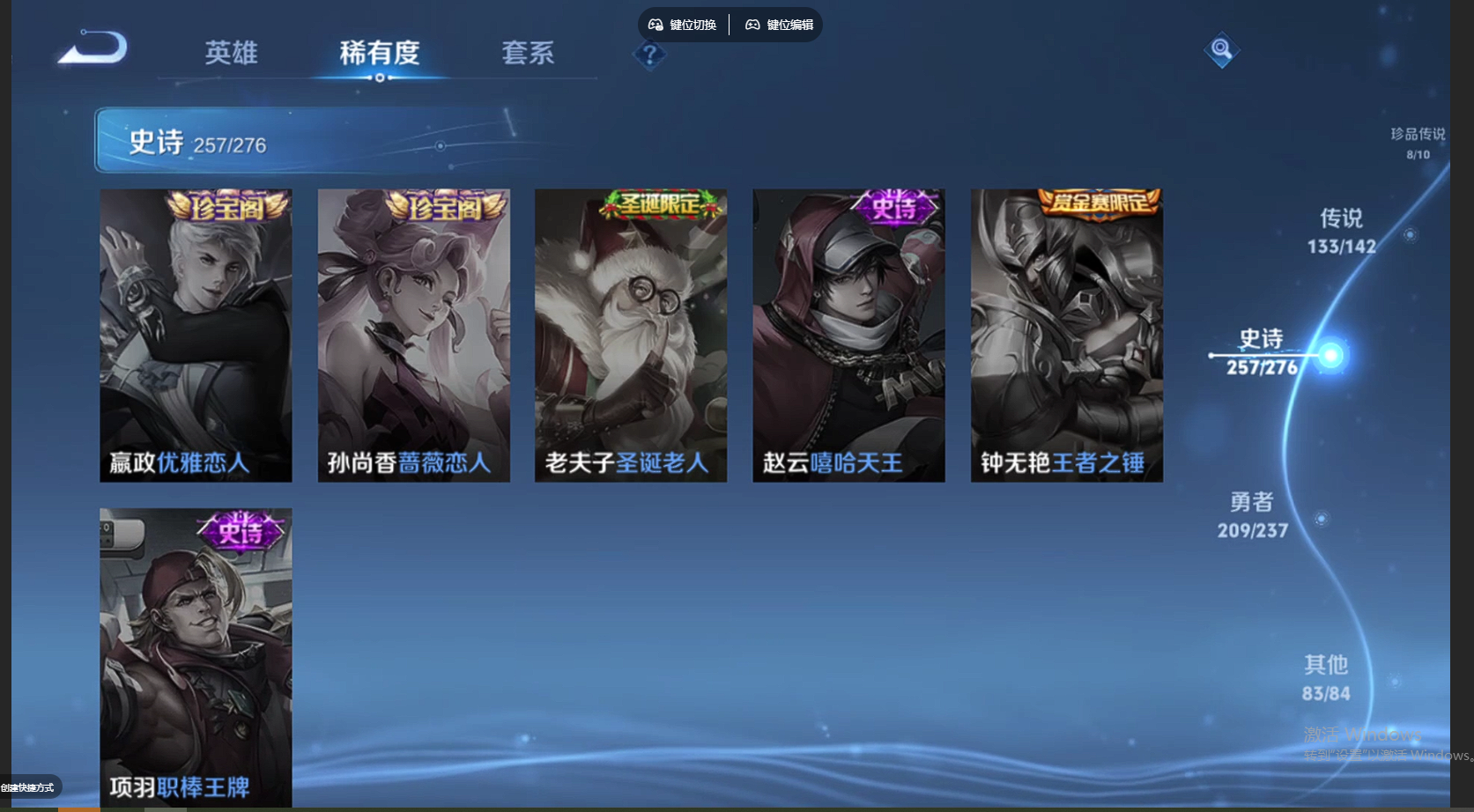Viewport: 1474px width, 812px height.
Task: Select the 其他 83/84 rarity category
Action: pos(1326,676)
